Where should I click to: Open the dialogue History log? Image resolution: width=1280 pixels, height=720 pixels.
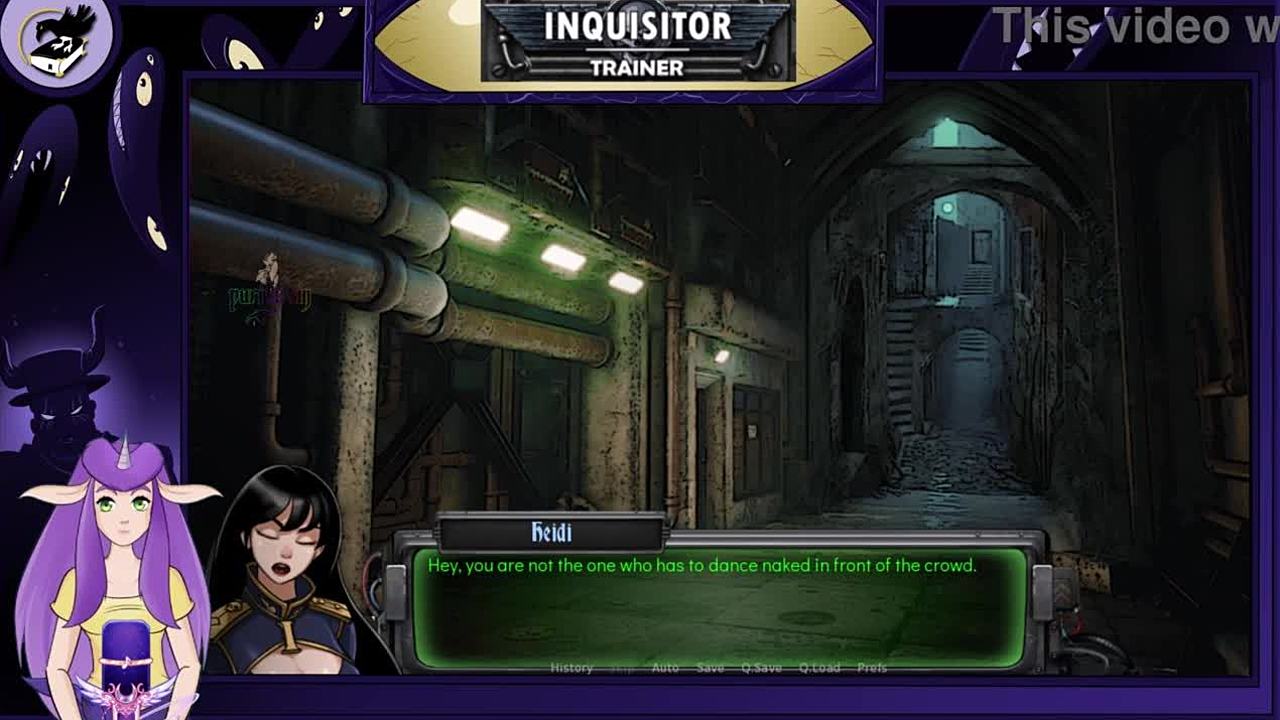571,668
